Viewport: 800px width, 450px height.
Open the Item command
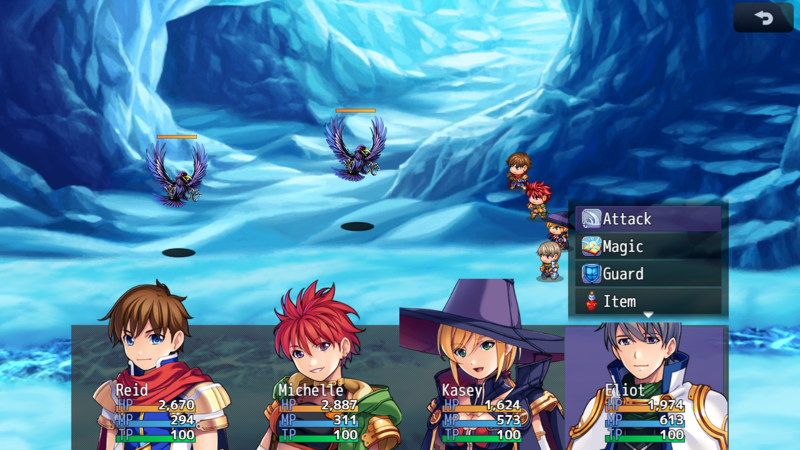tap(648, 300)
